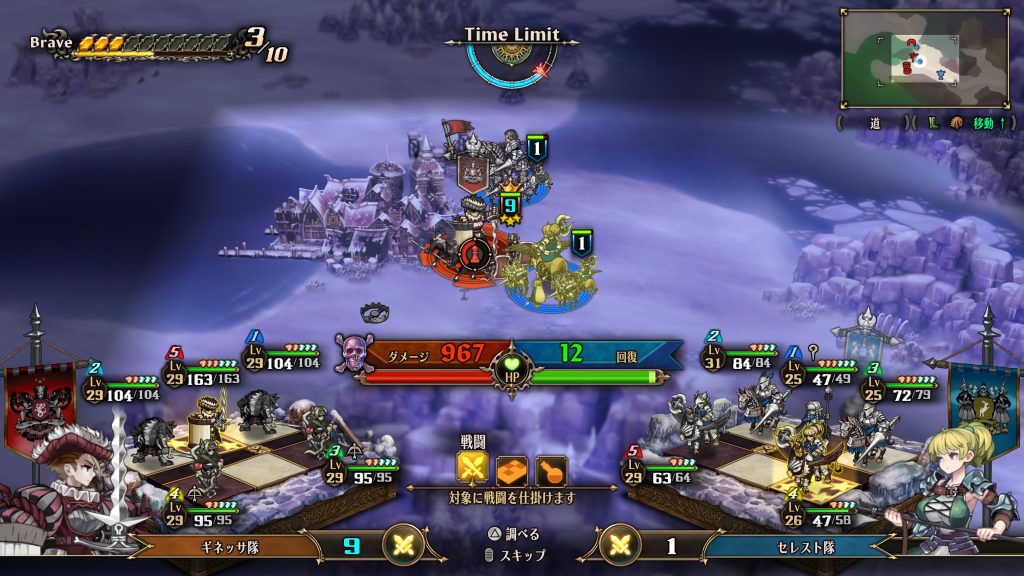Open the potion flask item command

click(x=550, y=470)
